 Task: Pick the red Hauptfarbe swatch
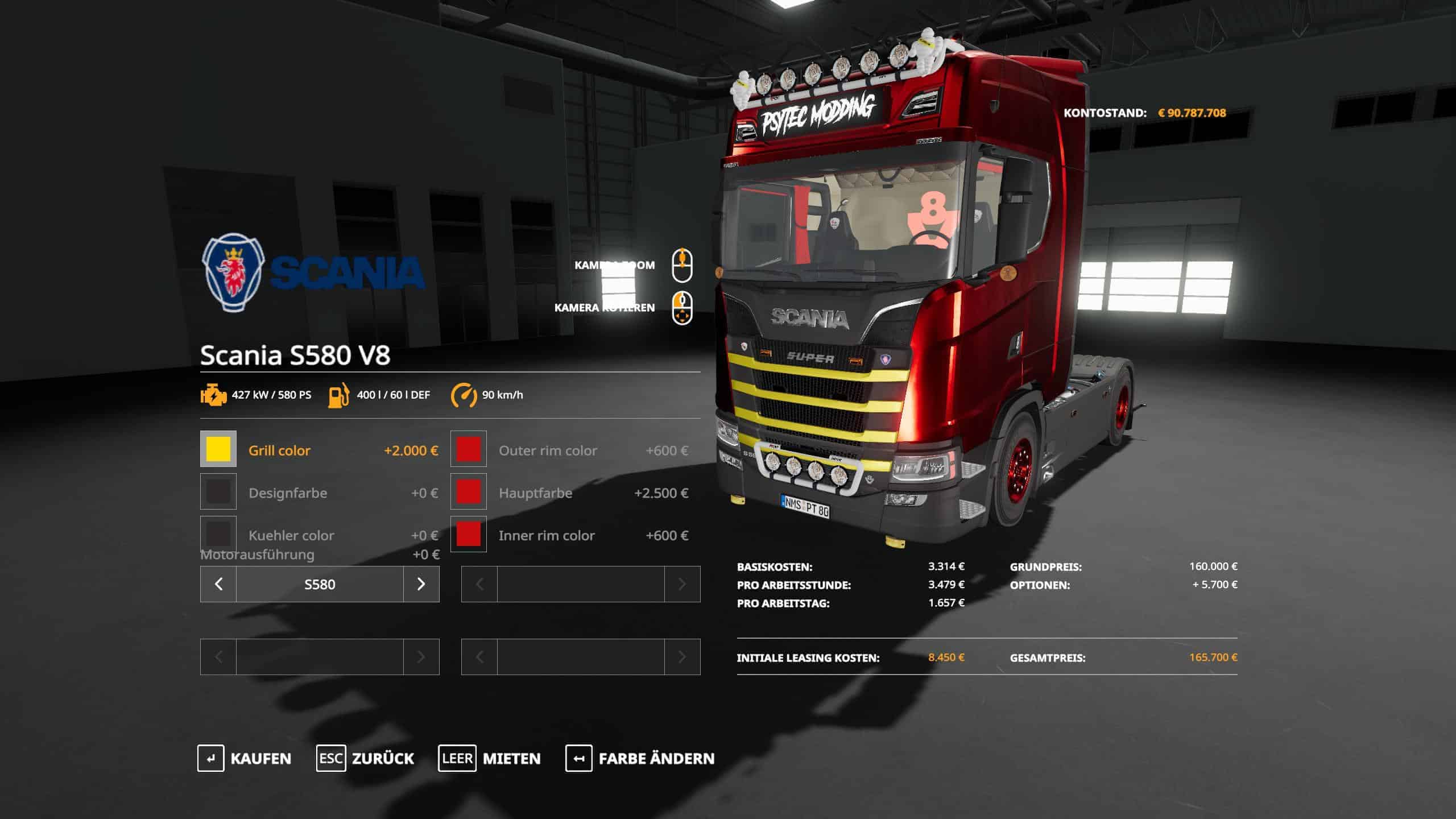click(469, 492)
